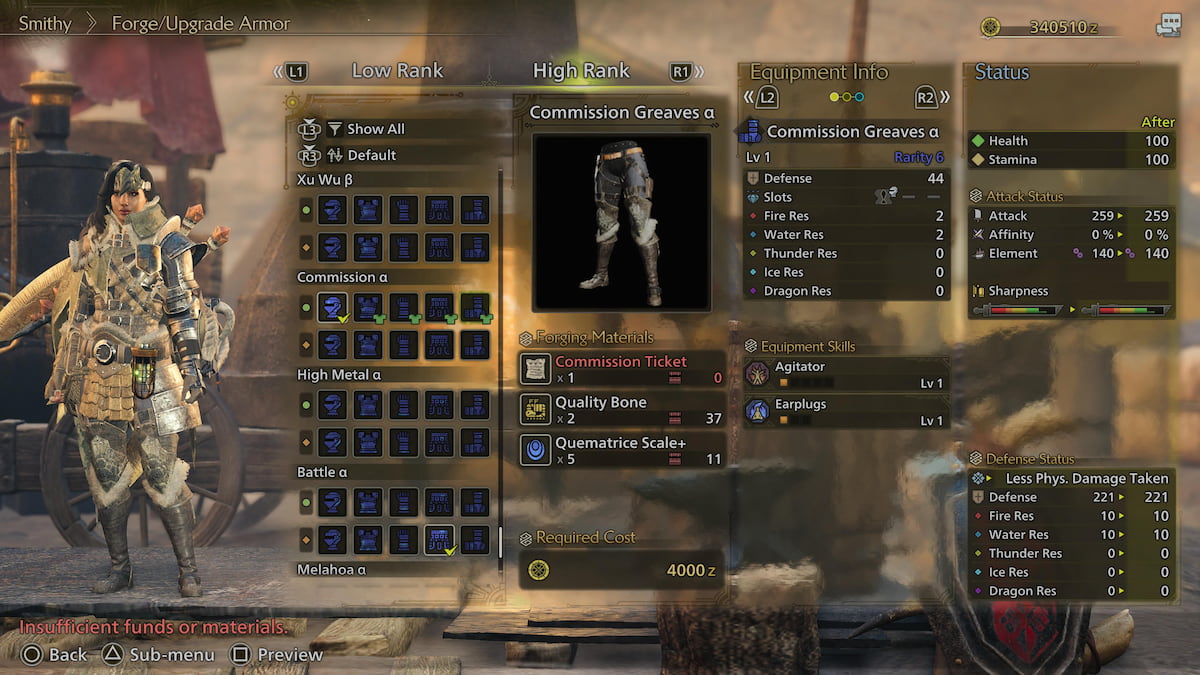Open the Show All filter
This screenshot has height=675, width=1200.
375,129
